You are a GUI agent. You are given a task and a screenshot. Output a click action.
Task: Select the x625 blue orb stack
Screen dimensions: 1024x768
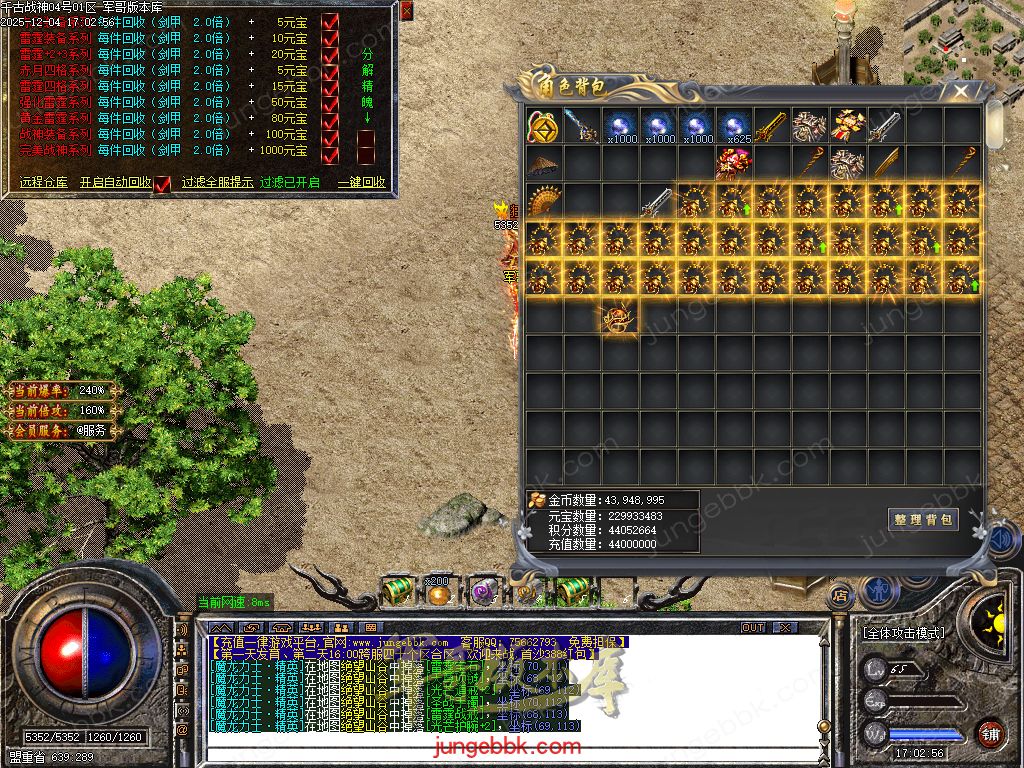[734, 126]
